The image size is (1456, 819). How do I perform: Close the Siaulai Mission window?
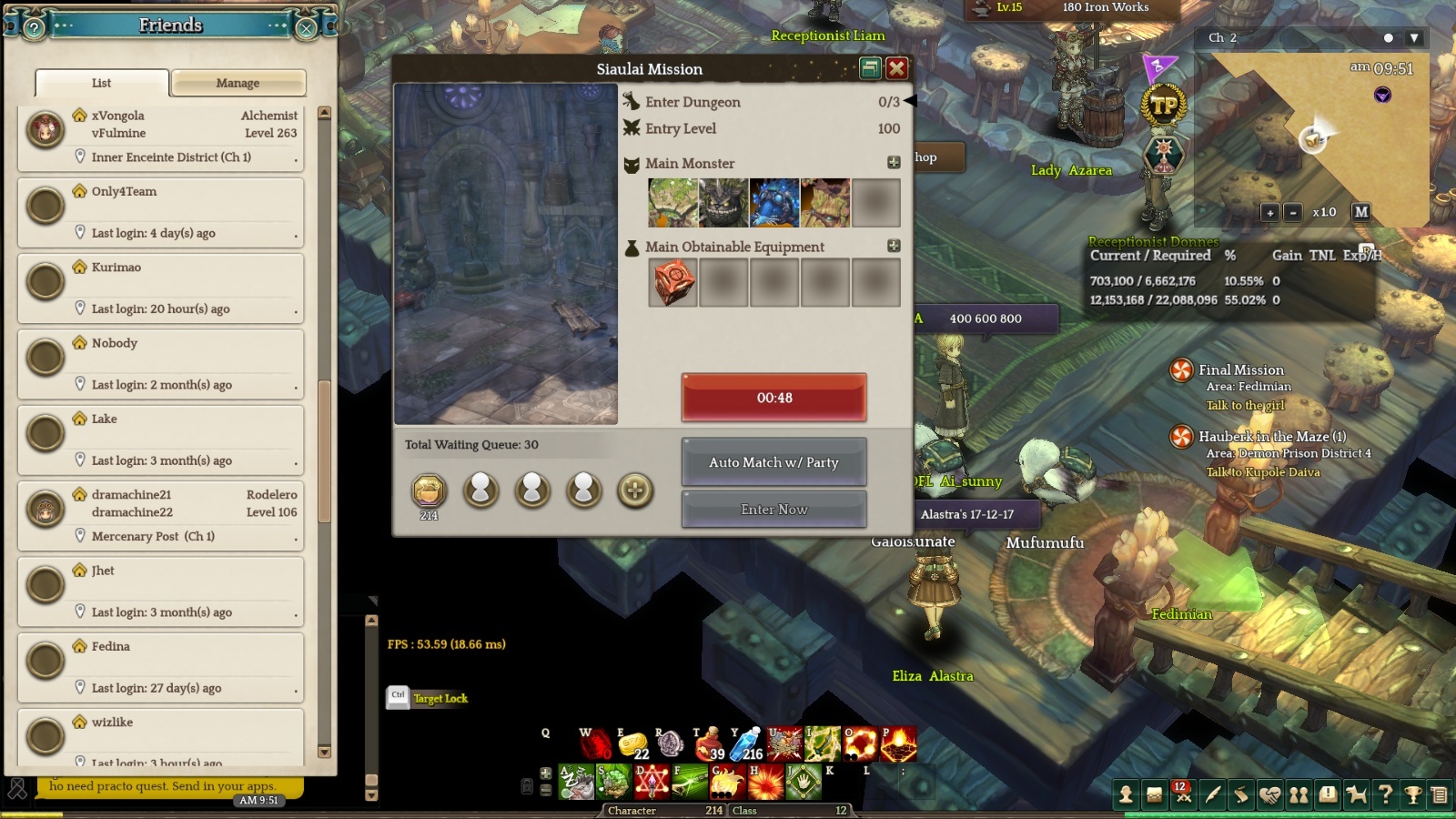coord(896,68)
